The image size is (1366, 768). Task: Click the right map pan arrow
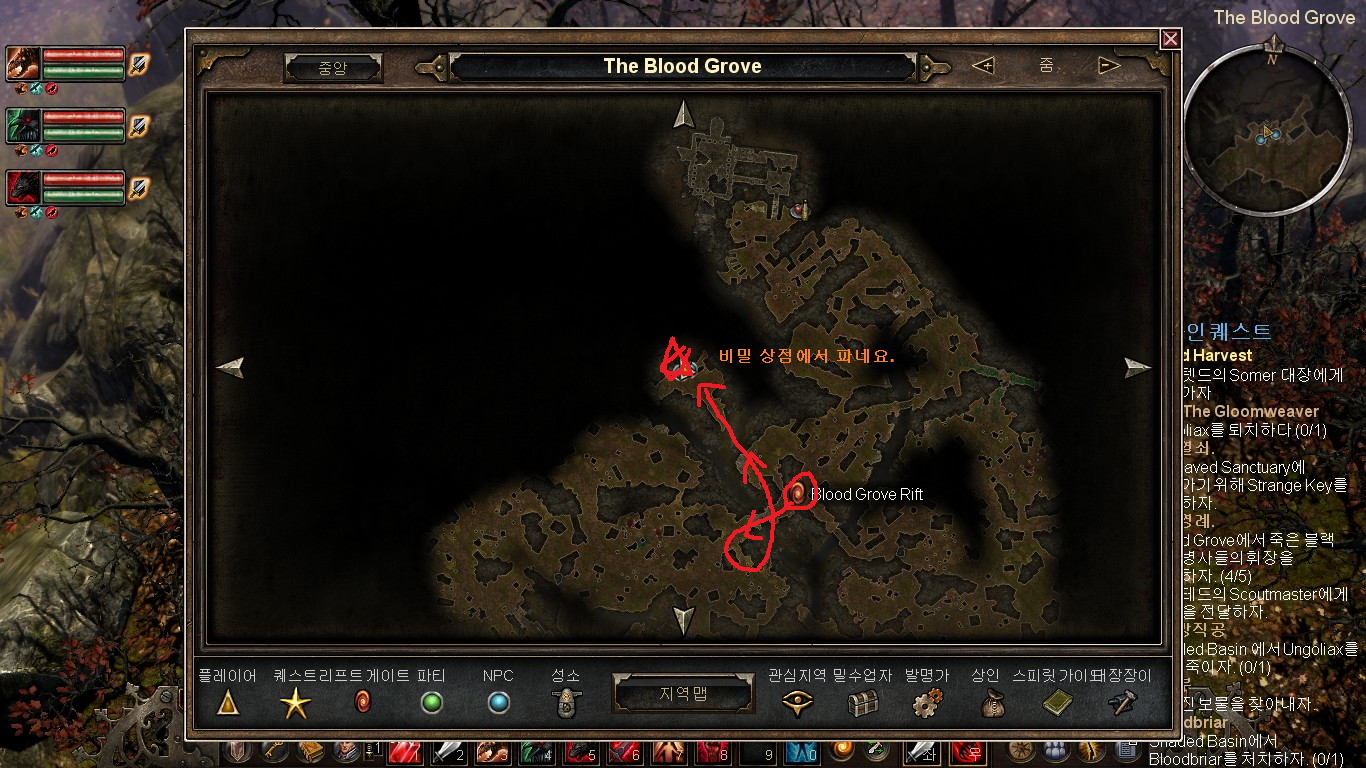[1137, 366]
